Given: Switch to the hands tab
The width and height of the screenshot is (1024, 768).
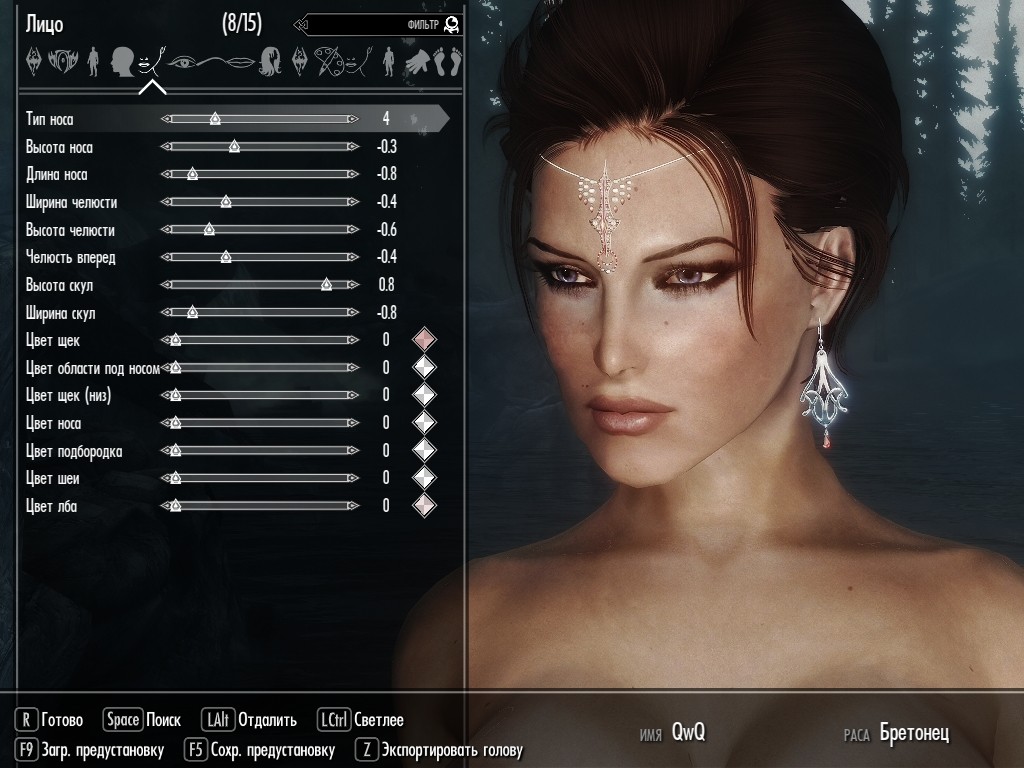Looking at the screenshot, I should [418, 62].
